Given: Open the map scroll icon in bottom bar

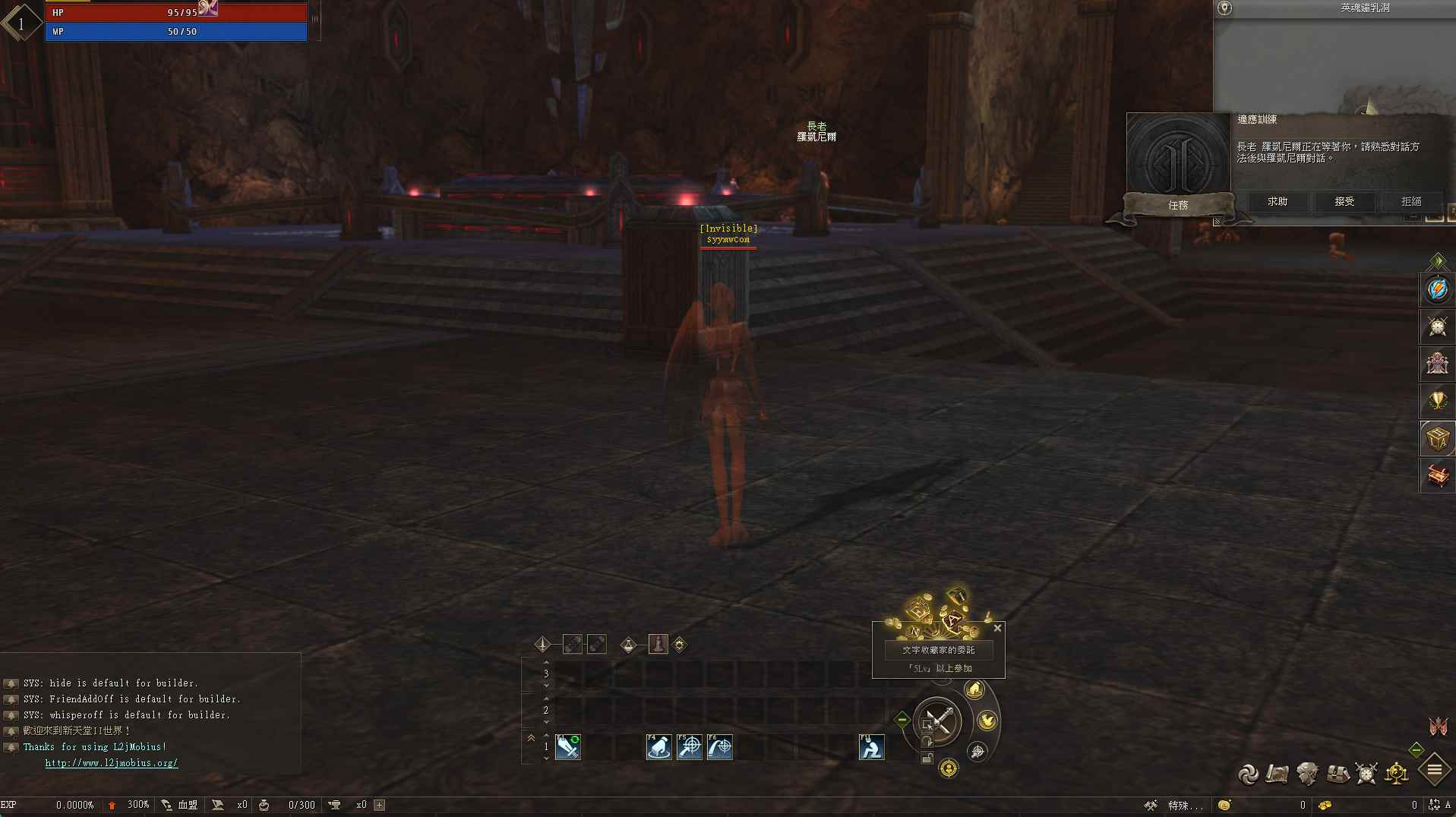Looking at the screenshot, I should (x=1276, y=773).
